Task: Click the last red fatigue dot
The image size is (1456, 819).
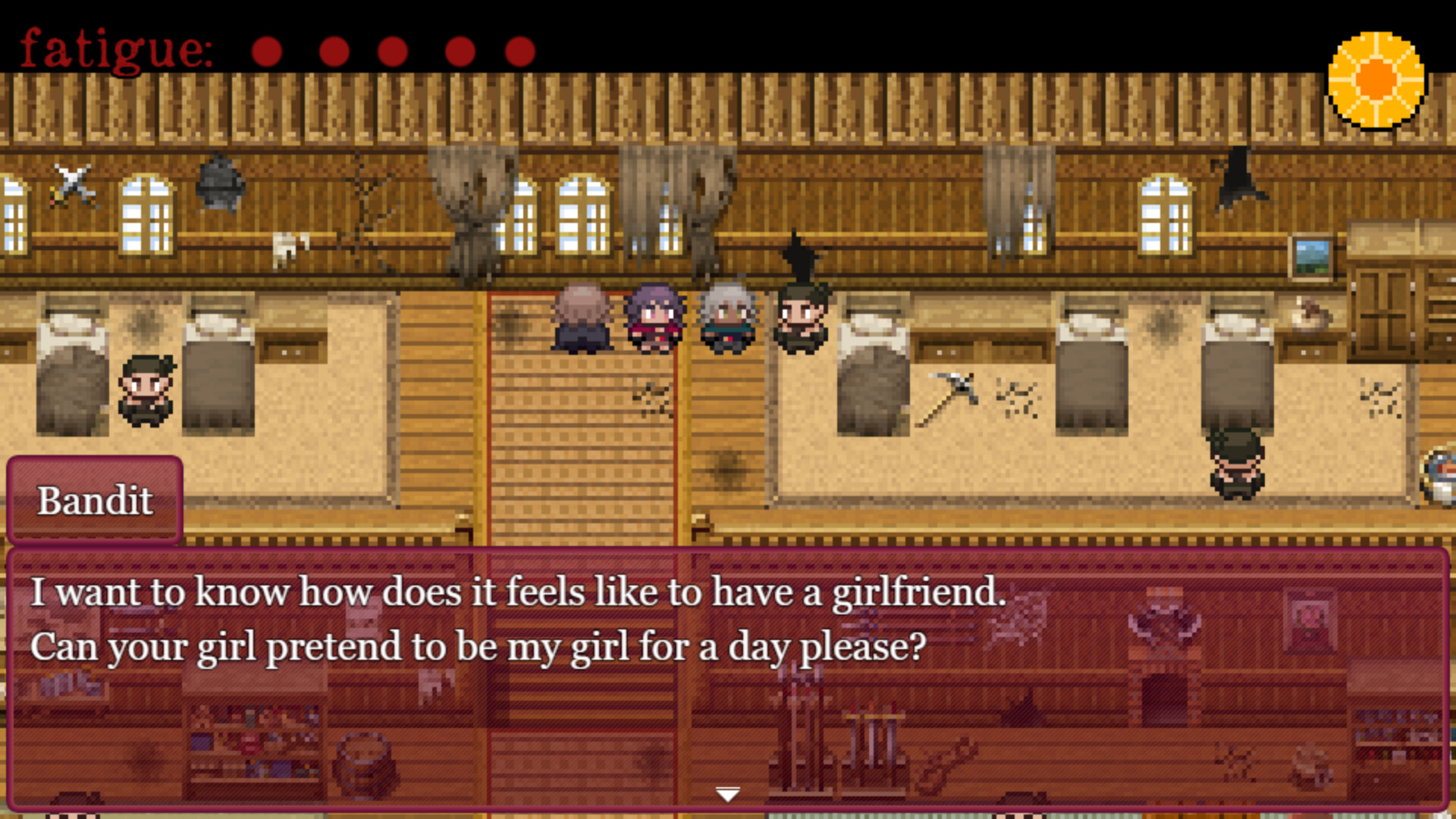Action: coord(519,52)
